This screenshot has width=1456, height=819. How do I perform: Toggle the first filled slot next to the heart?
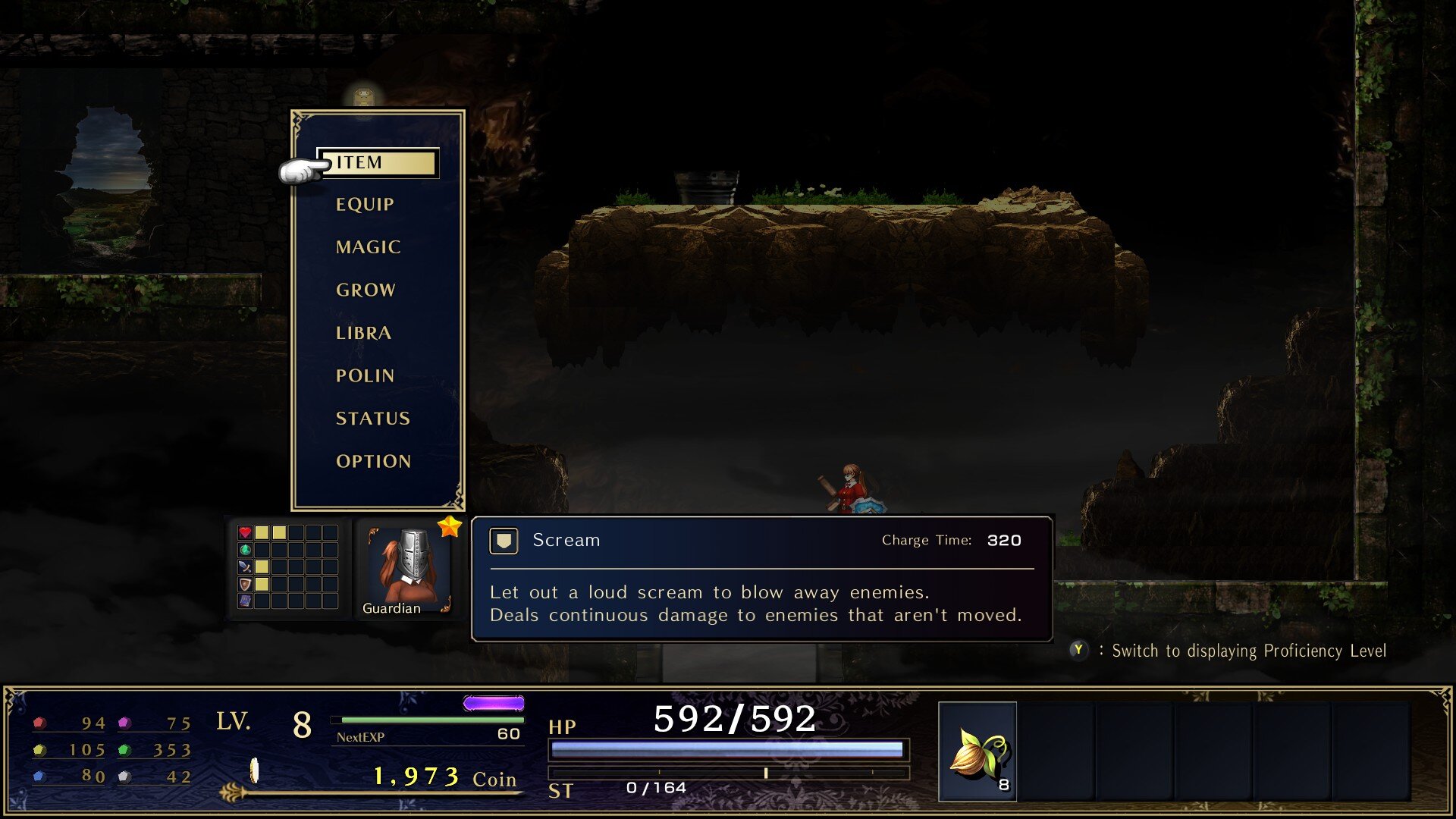262,532
